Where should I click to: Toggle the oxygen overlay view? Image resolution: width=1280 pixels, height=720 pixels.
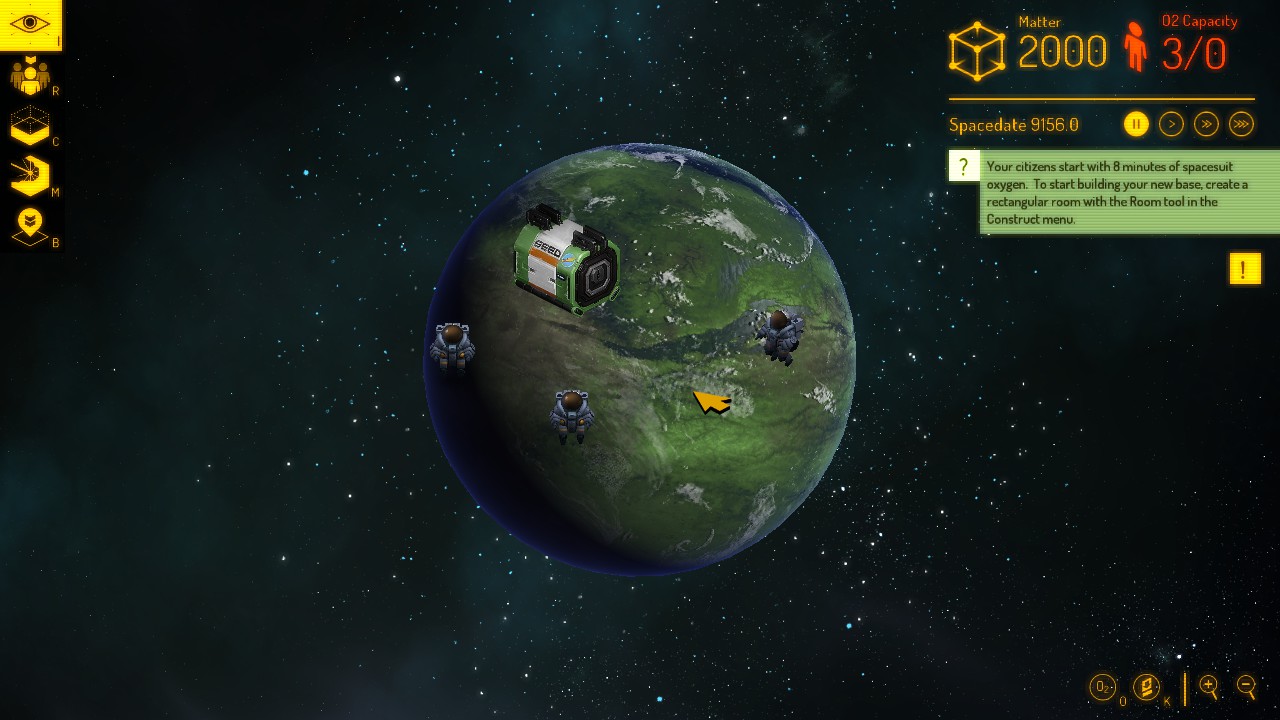[x=1104, y=688]
